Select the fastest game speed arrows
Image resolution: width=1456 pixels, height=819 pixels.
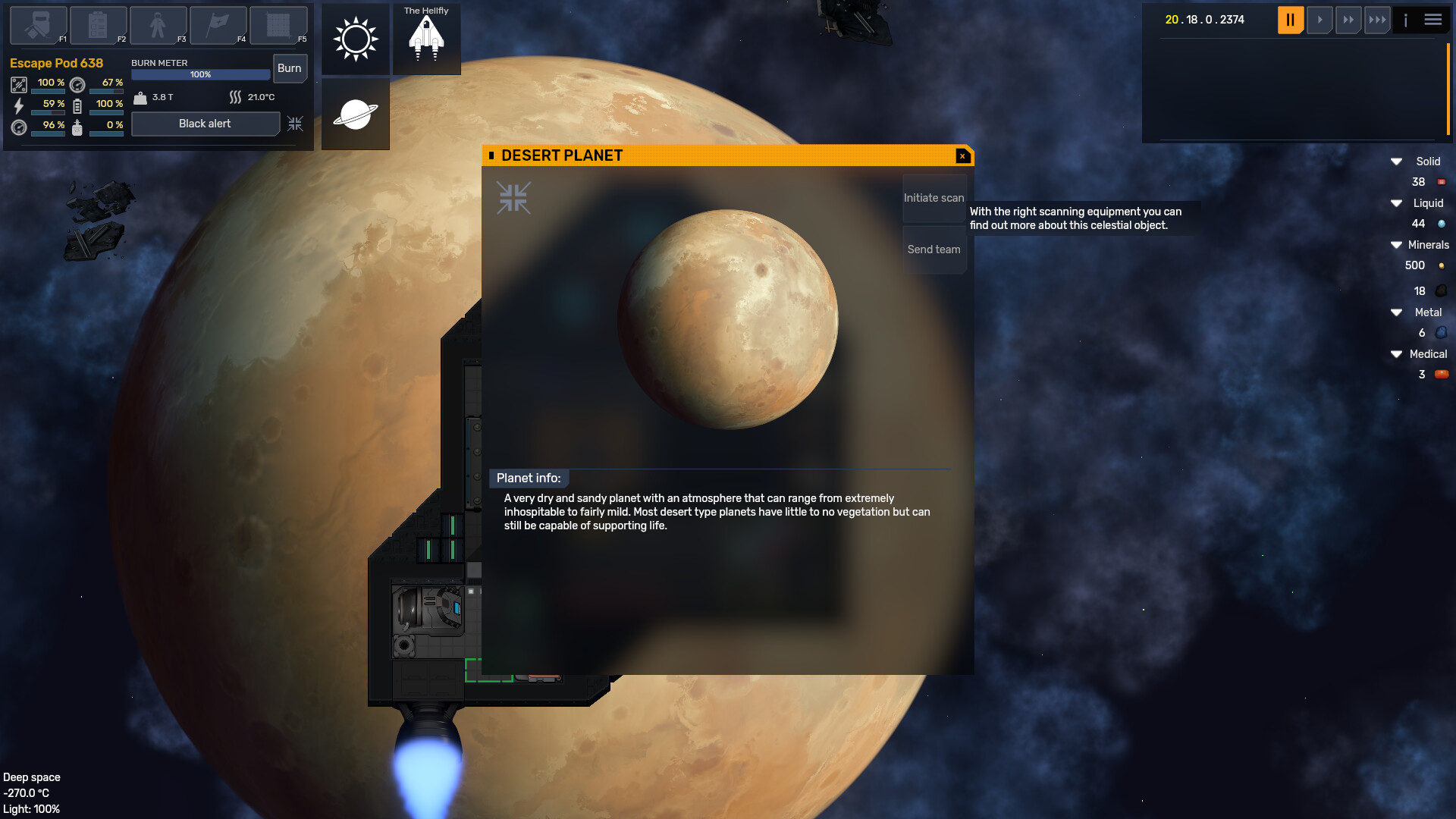(1377, 20)
